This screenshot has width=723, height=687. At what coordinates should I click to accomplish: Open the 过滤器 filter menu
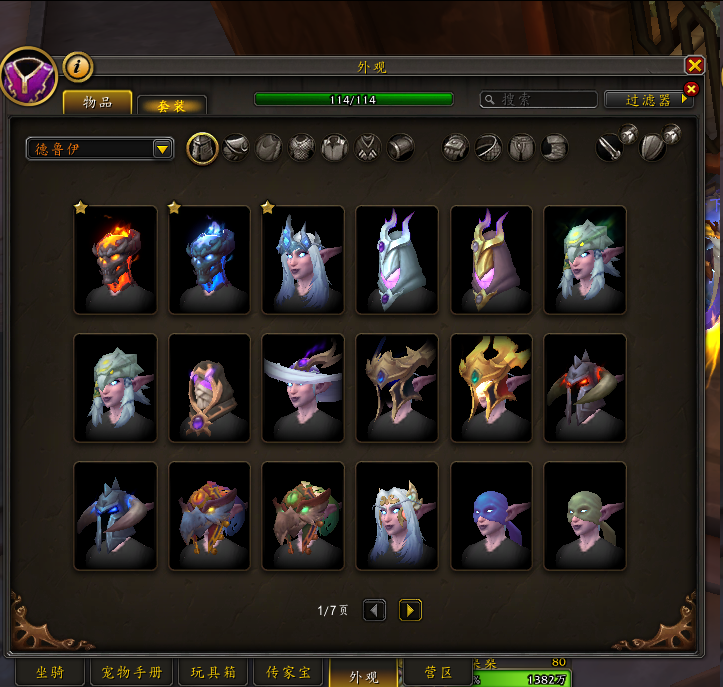(x=648, y=100)
